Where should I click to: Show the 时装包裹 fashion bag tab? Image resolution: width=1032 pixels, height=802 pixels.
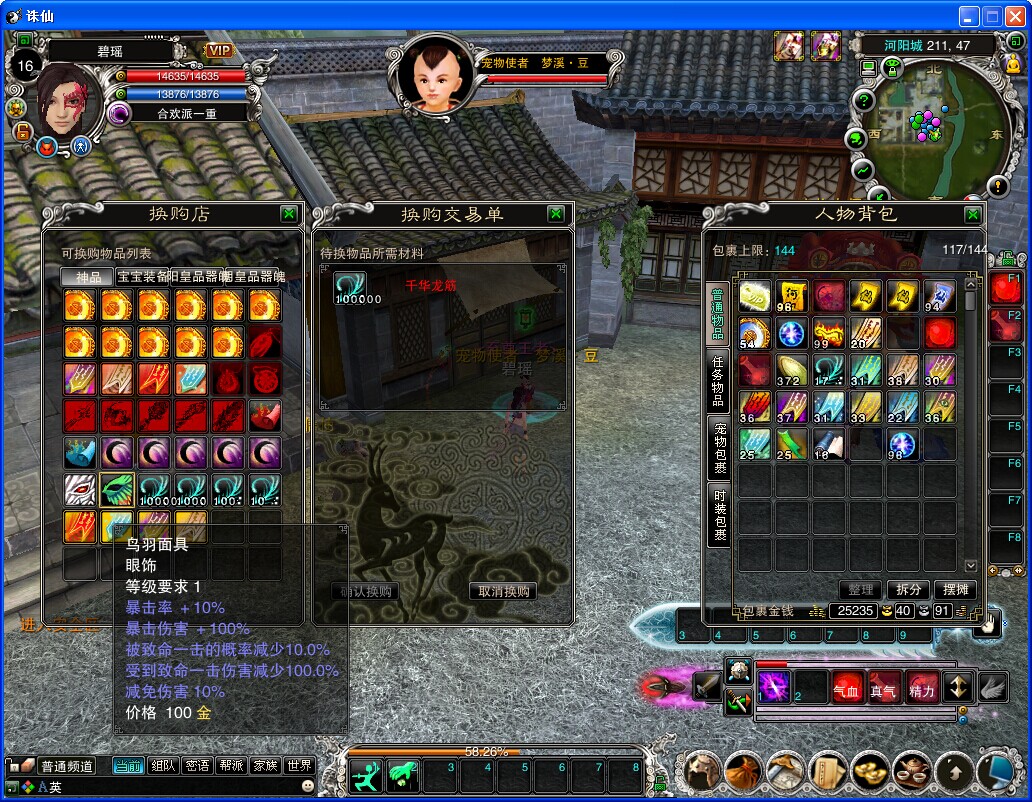point(718,516)
